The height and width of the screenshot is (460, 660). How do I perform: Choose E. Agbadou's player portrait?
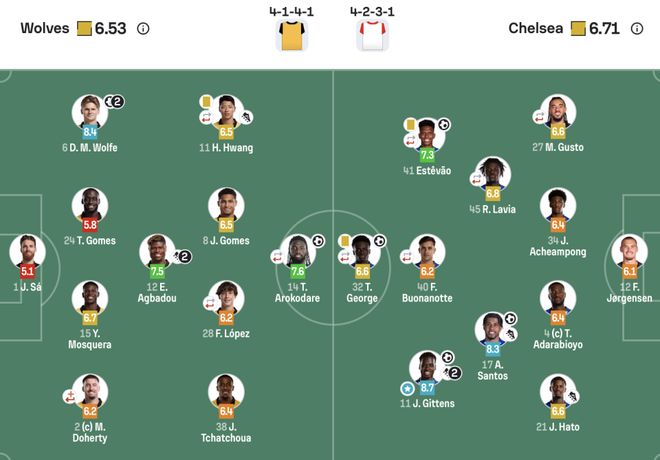(156, 251)
